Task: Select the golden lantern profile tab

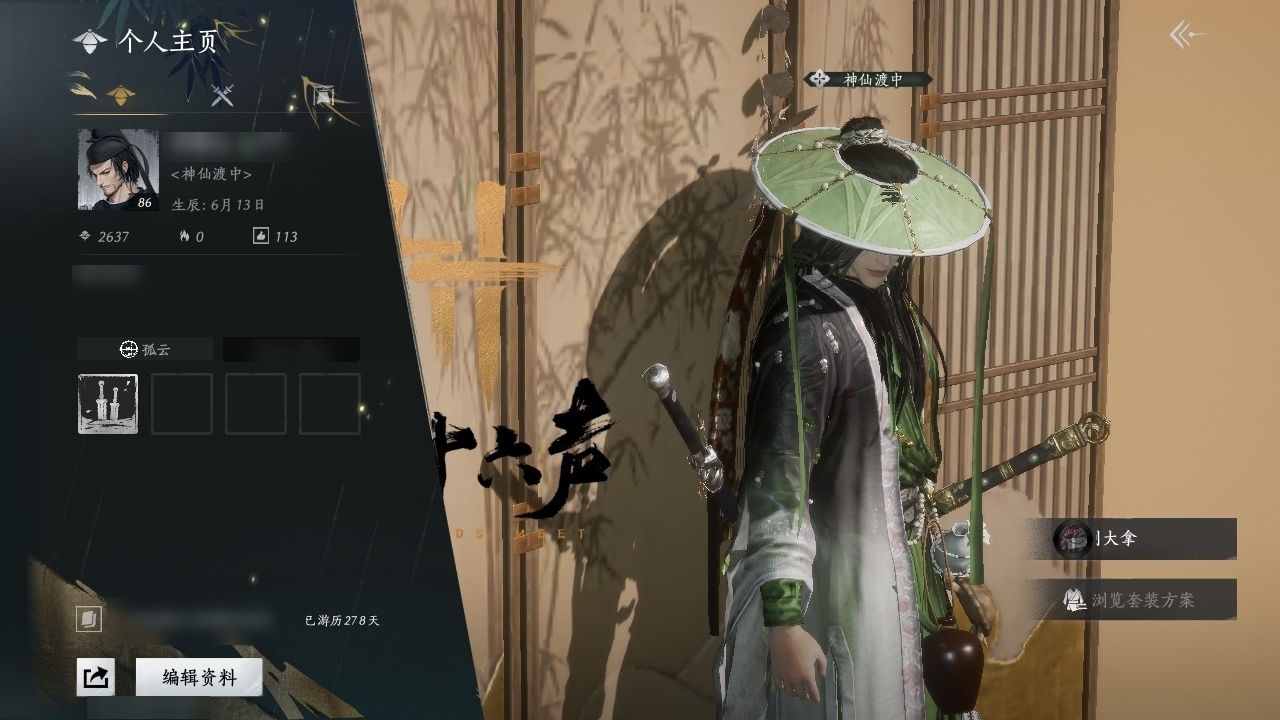Action: (x=122, y=95)
